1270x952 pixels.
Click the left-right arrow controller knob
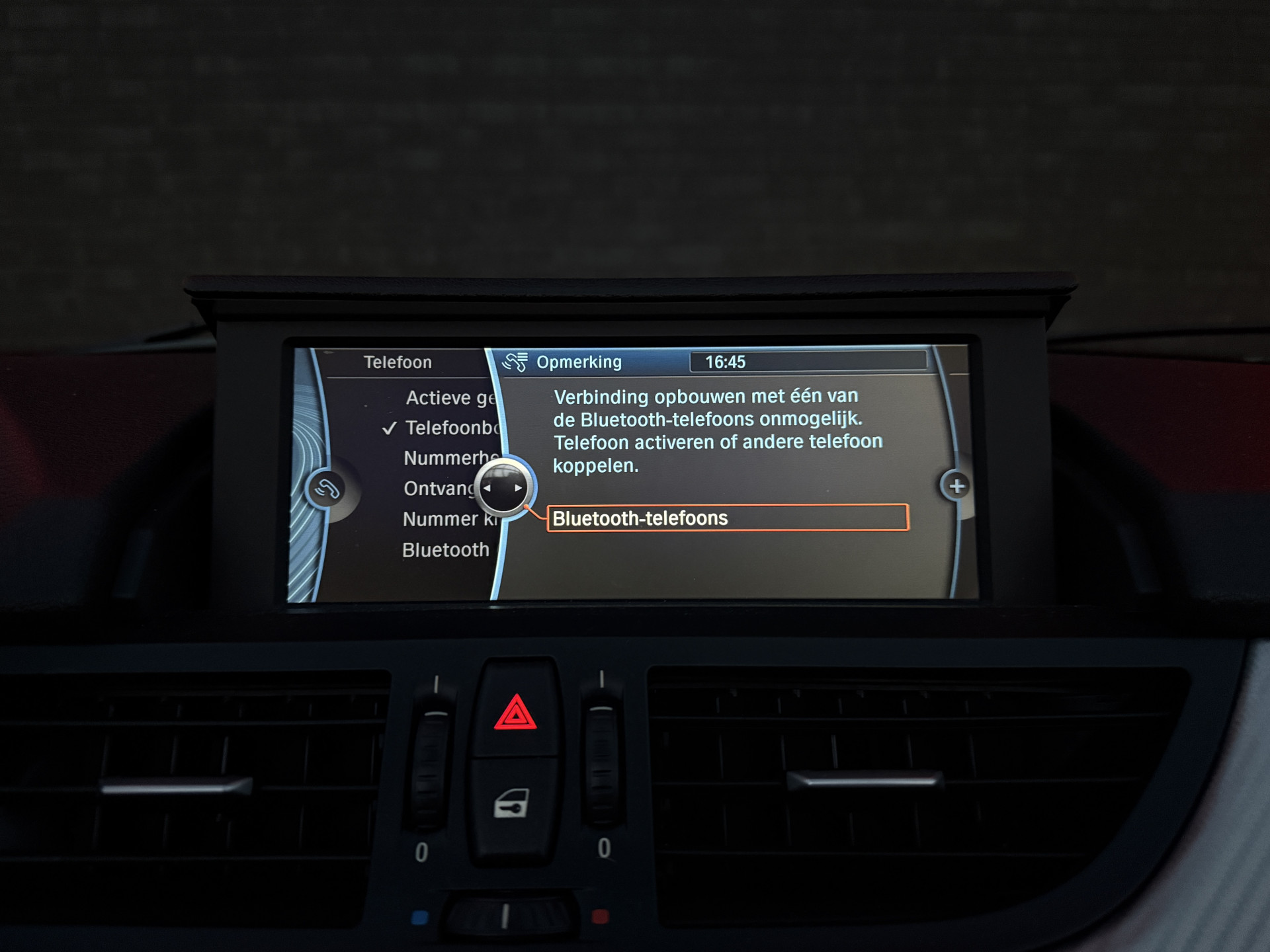click(x=503, y=489)
